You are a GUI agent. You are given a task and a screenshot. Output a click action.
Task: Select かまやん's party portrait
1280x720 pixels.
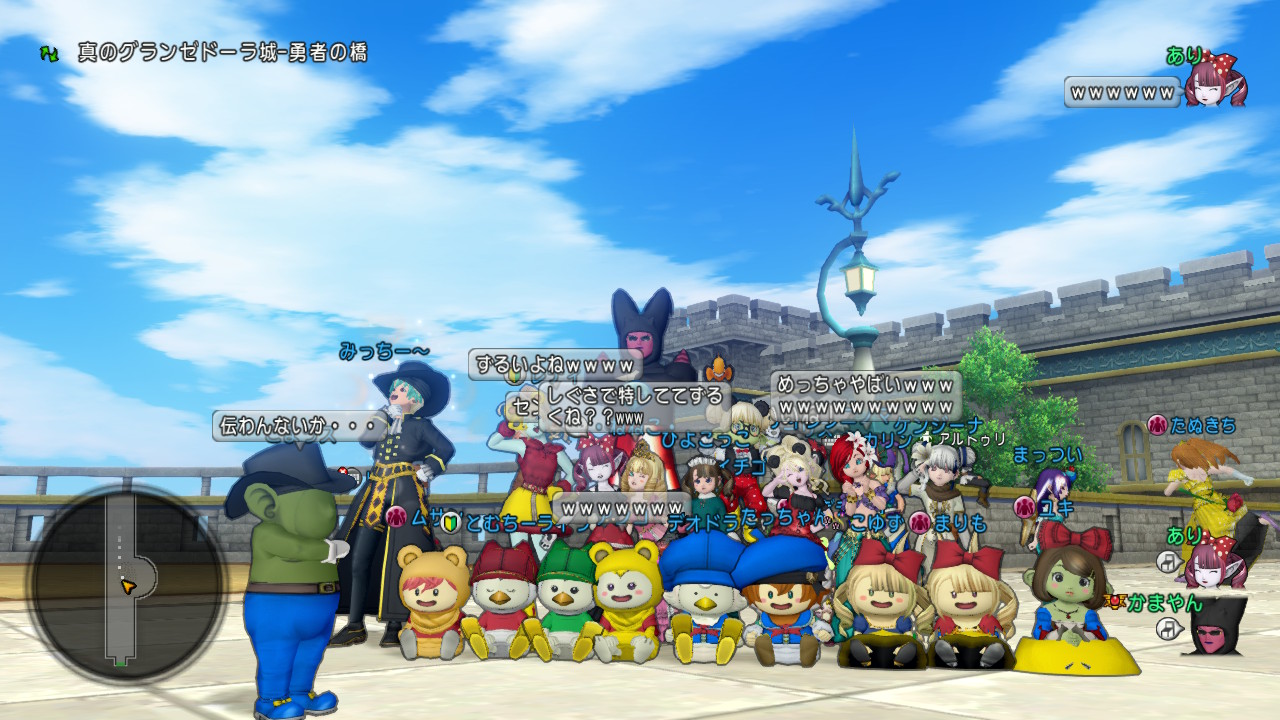[x=1213, y=627]
